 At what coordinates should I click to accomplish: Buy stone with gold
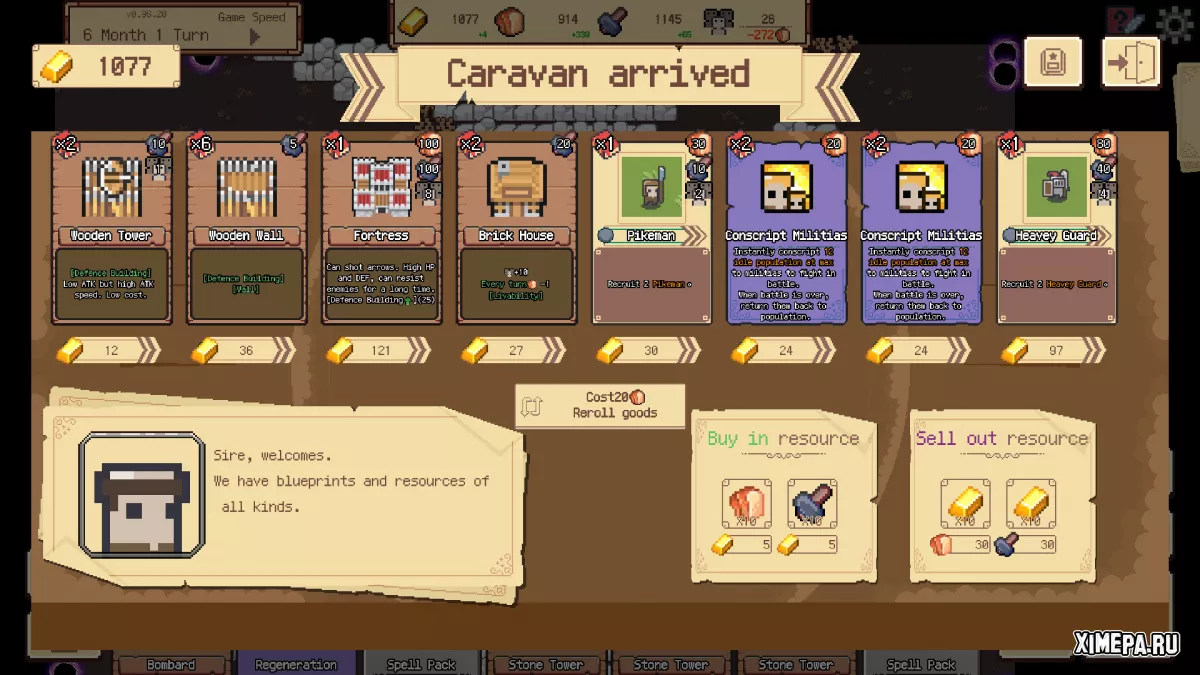click(x=812, y=504)
